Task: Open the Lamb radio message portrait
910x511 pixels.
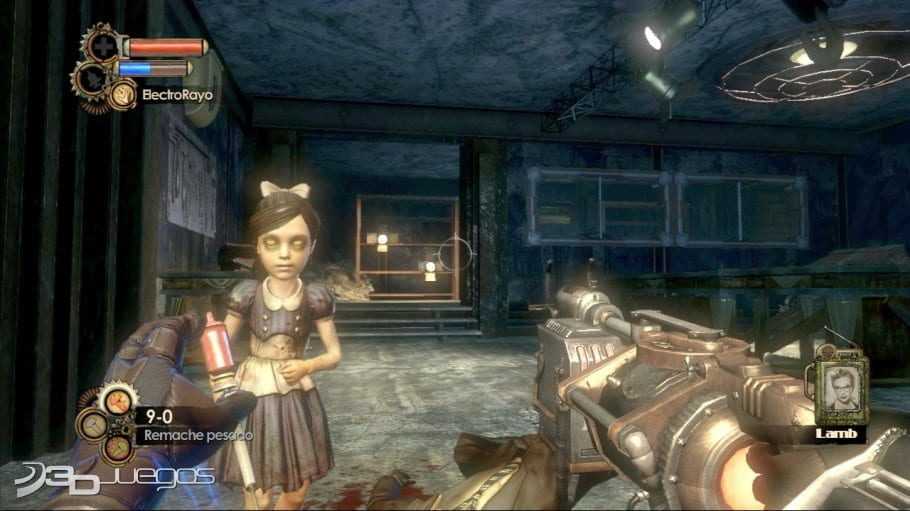Action: point(838,392)
